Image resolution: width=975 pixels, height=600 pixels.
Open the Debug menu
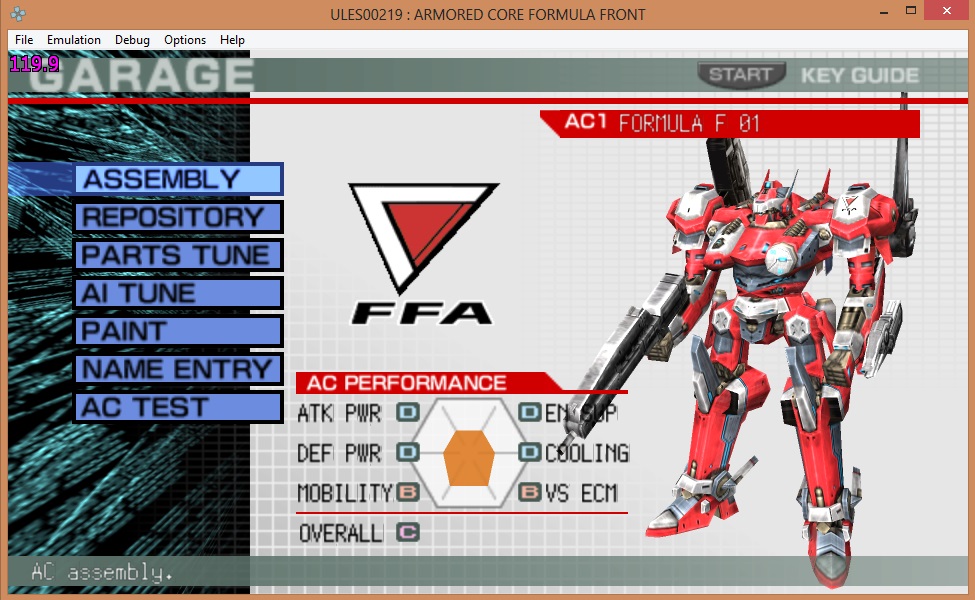(x=132, y=40)
